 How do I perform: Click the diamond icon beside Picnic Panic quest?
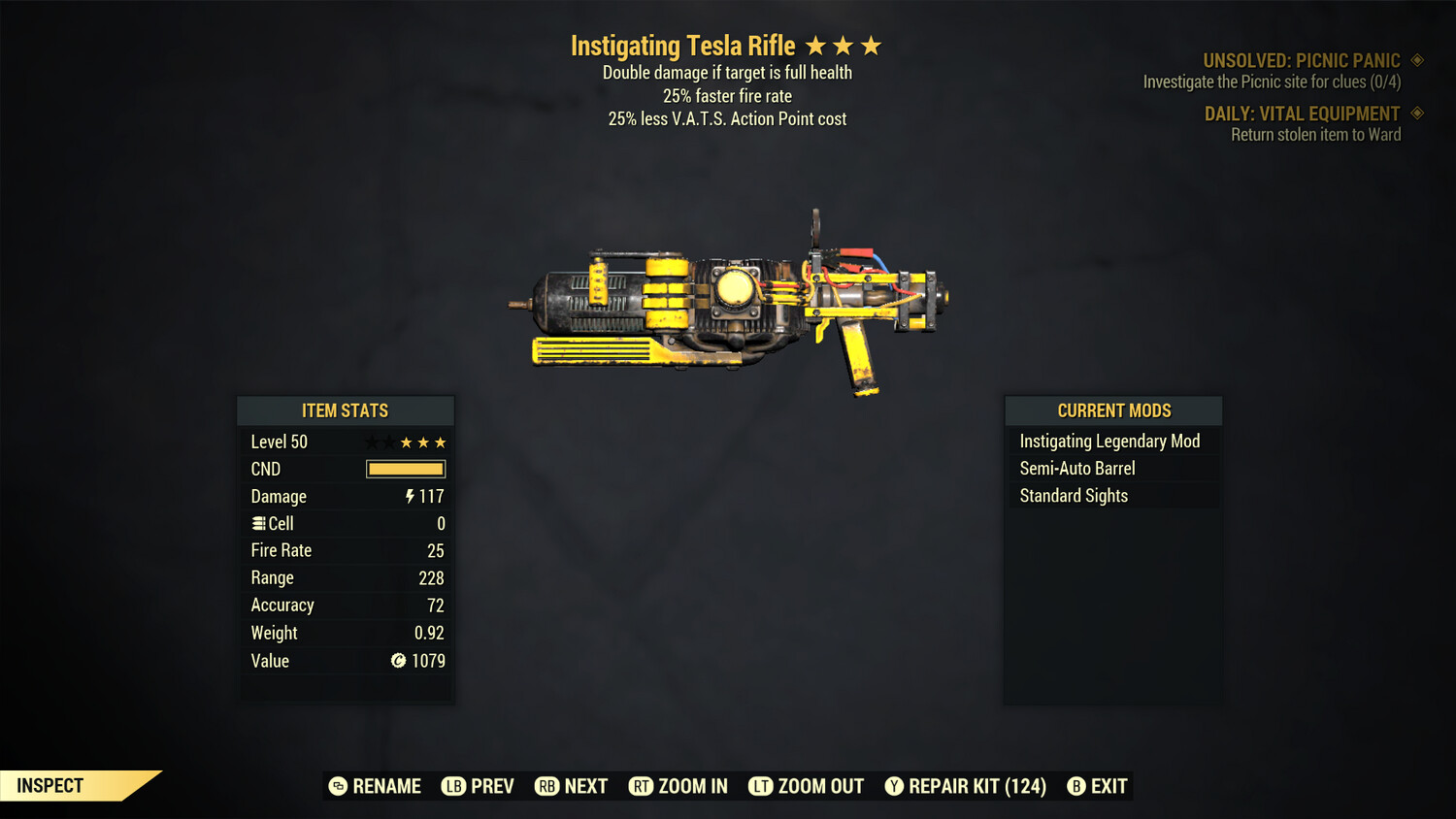[1417, 59]
